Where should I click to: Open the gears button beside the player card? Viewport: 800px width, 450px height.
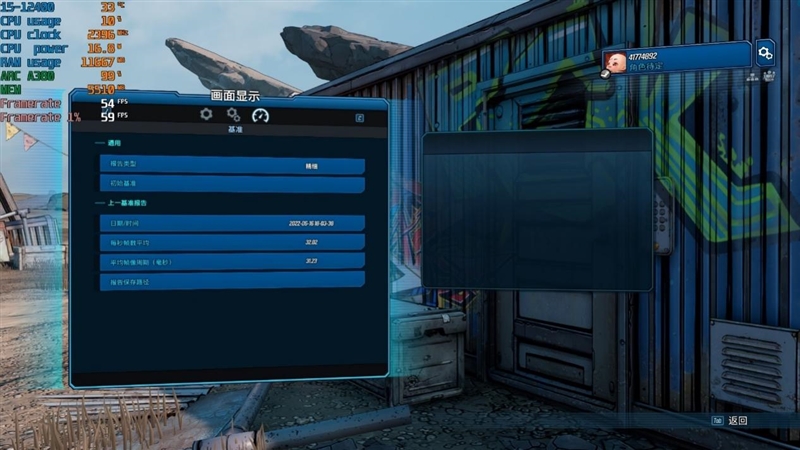click(x=765, y=52)
